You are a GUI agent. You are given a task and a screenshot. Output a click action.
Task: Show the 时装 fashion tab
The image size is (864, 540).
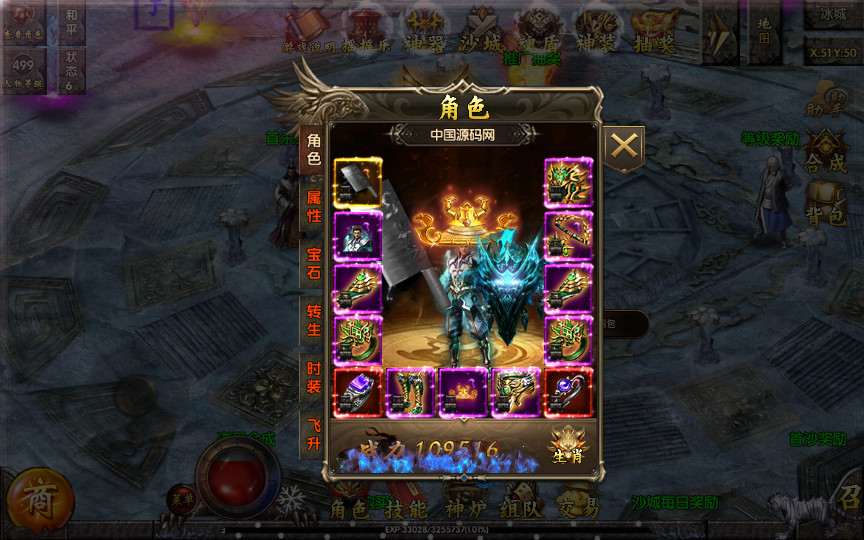coord(313,377)
